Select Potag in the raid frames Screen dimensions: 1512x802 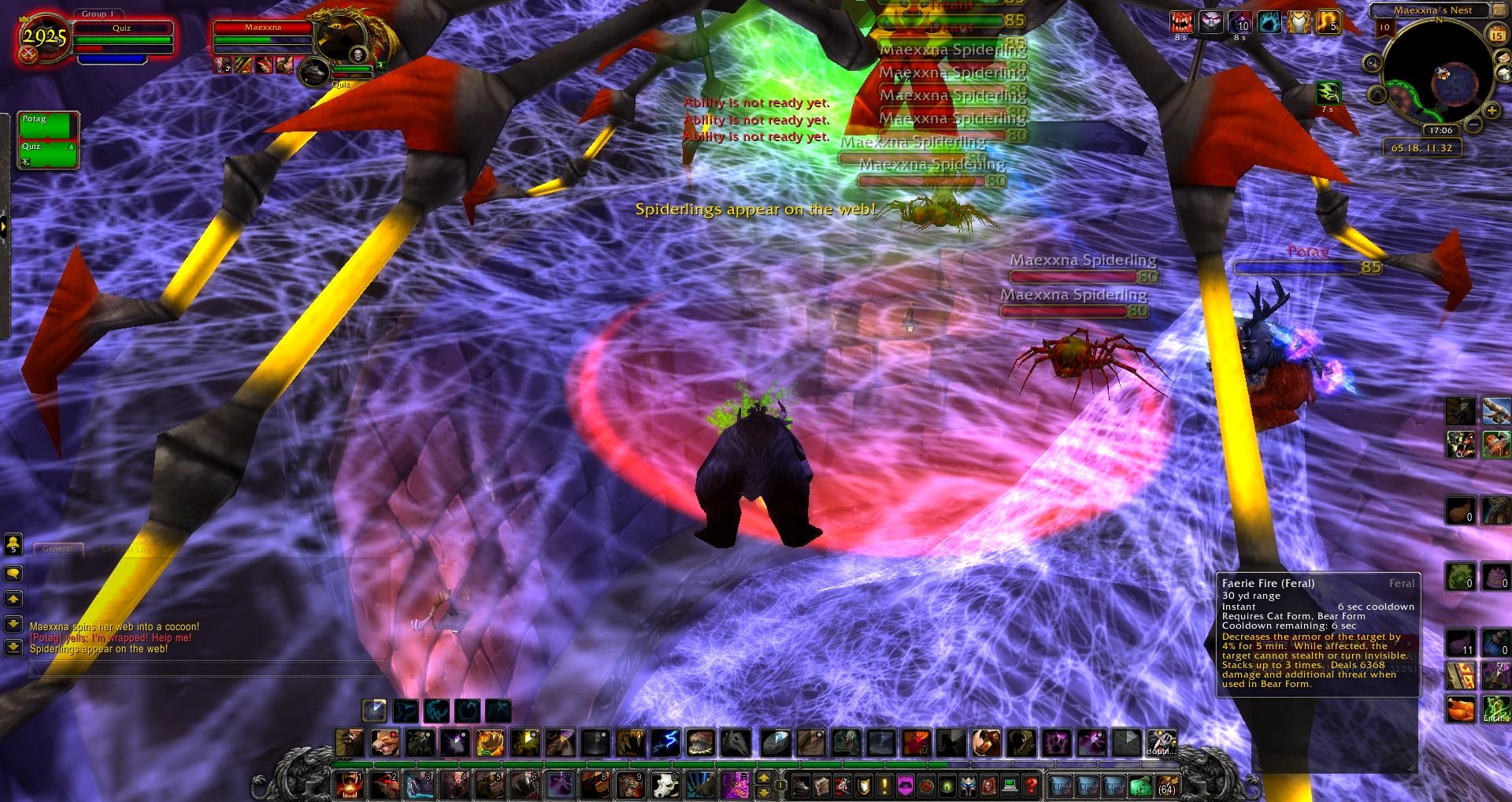point(47,125)
